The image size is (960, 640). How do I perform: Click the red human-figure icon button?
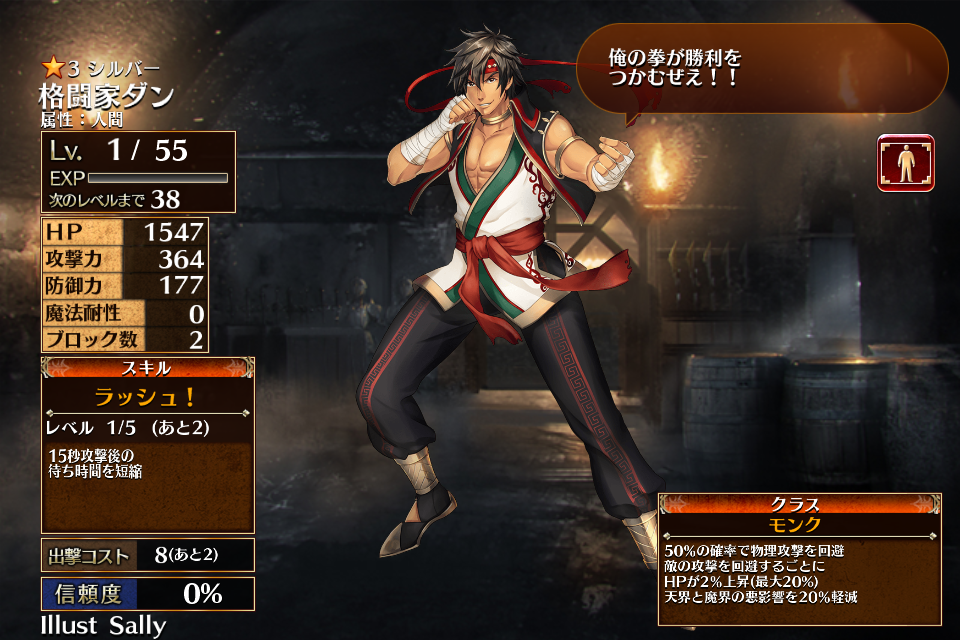click(906, 163)
